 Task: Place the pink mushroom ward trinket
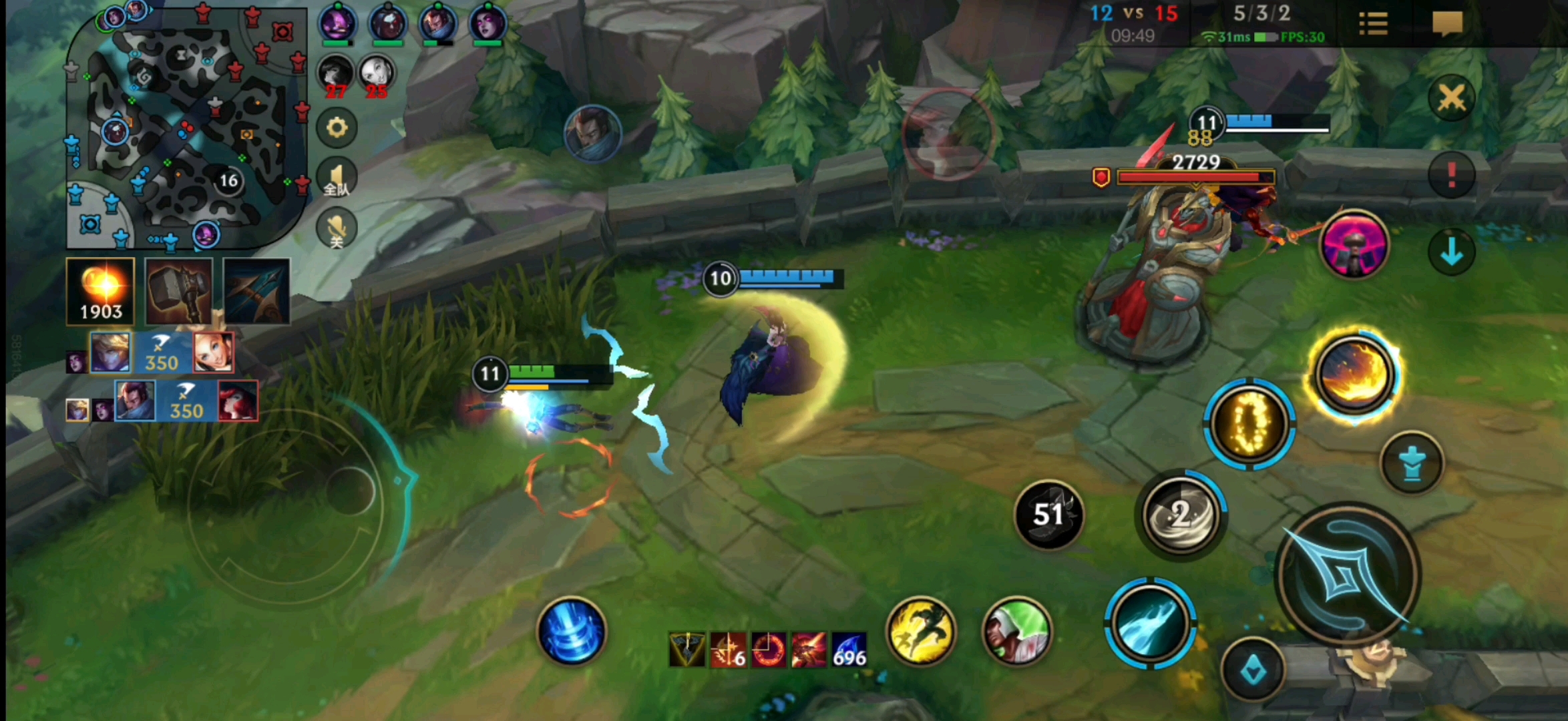(1354, 244)
